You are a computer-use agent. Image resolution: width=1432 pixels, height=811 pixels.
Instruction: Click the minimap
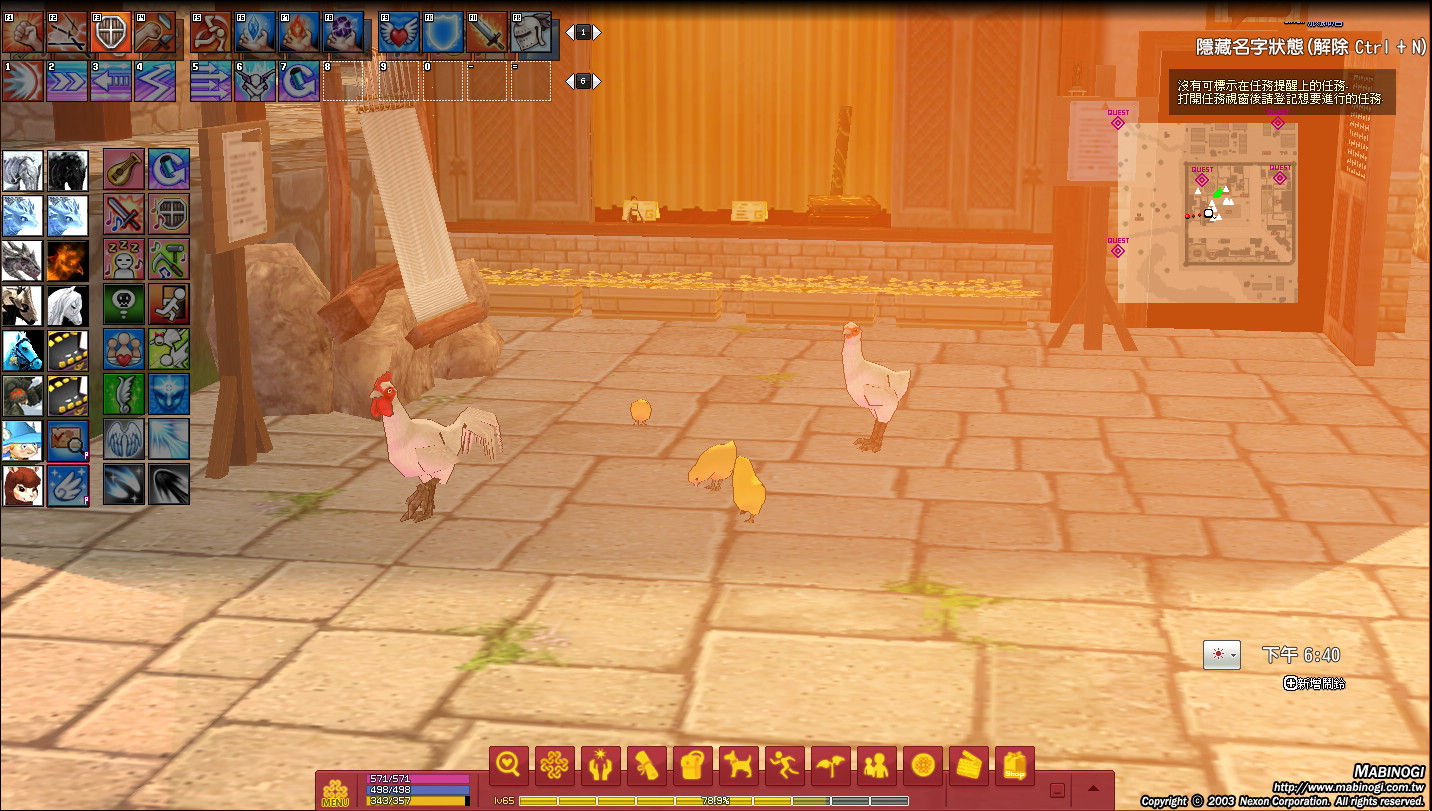(1207, 213)
